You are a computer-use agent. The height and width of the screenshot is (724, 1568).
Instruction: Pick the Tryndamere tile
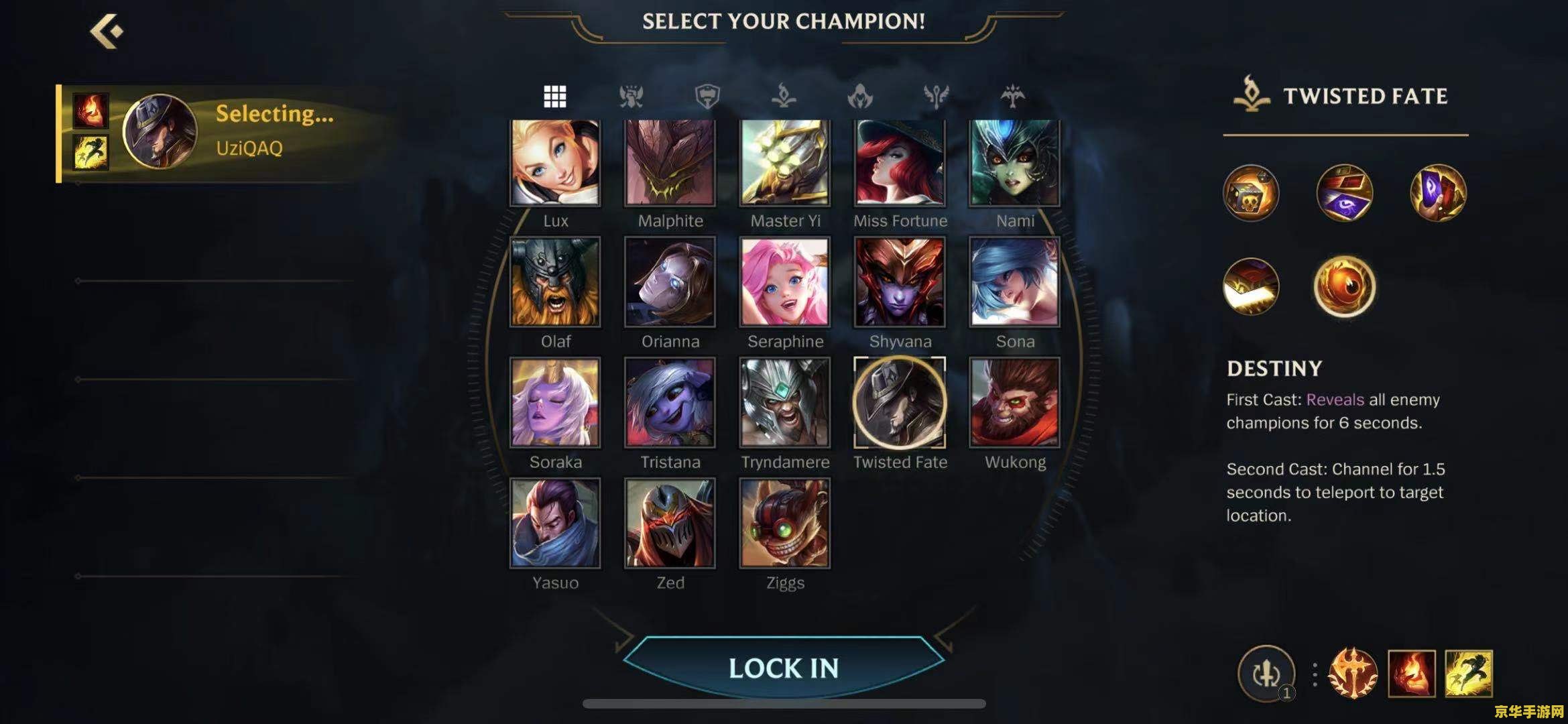784,402
